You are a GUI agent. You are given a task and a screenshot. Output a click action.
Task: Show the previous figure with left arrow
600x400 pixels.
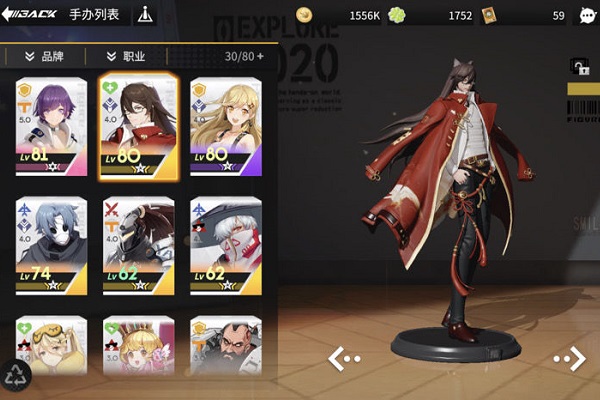(x=343, y=357)
